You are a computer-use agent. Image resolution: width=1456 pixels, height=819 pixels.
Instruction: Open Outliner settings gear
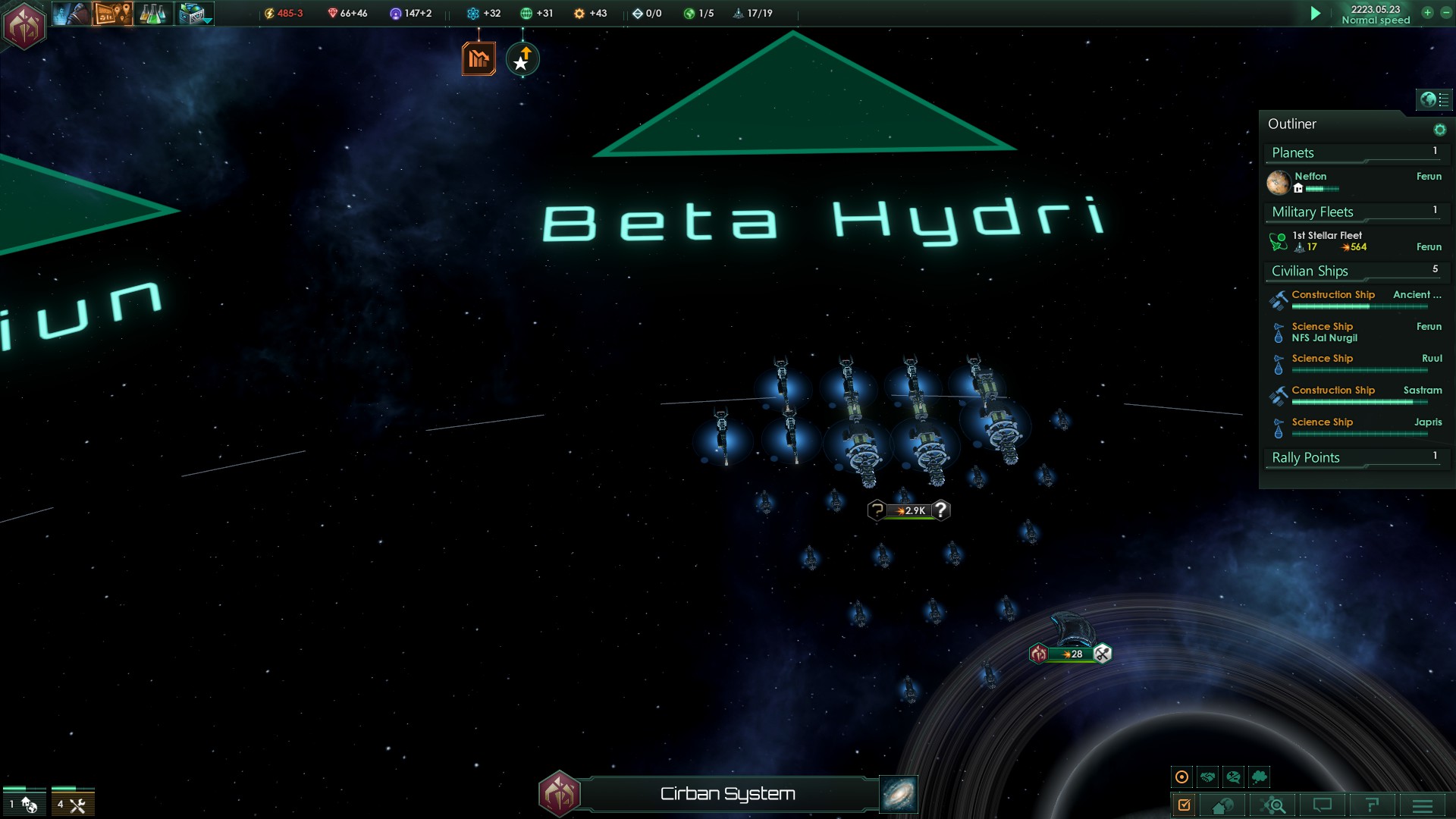(1439, 130)
